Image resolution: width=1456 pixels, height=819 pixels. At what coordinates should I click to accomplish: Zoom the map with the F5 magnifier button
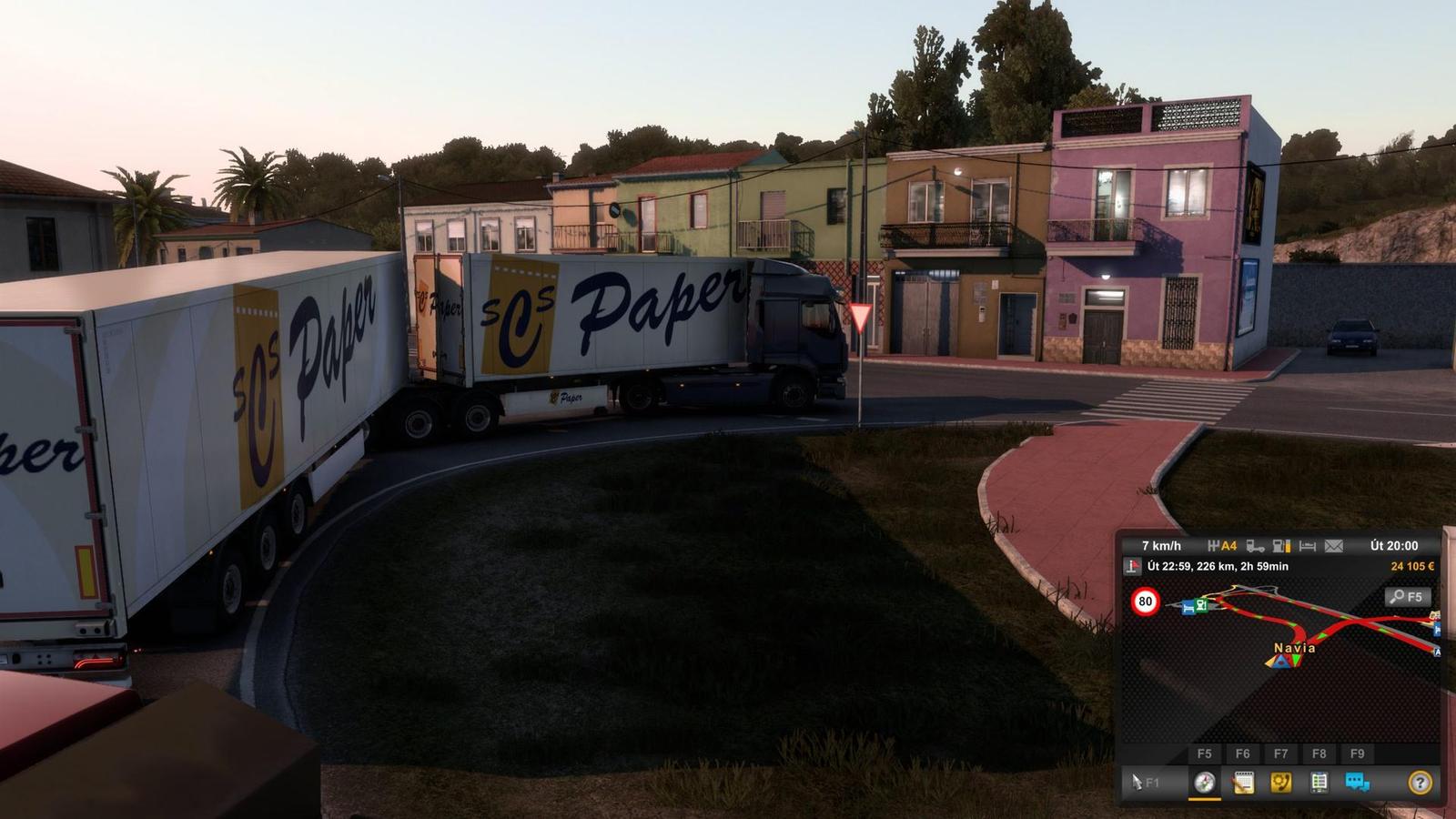pos(1408,596)
